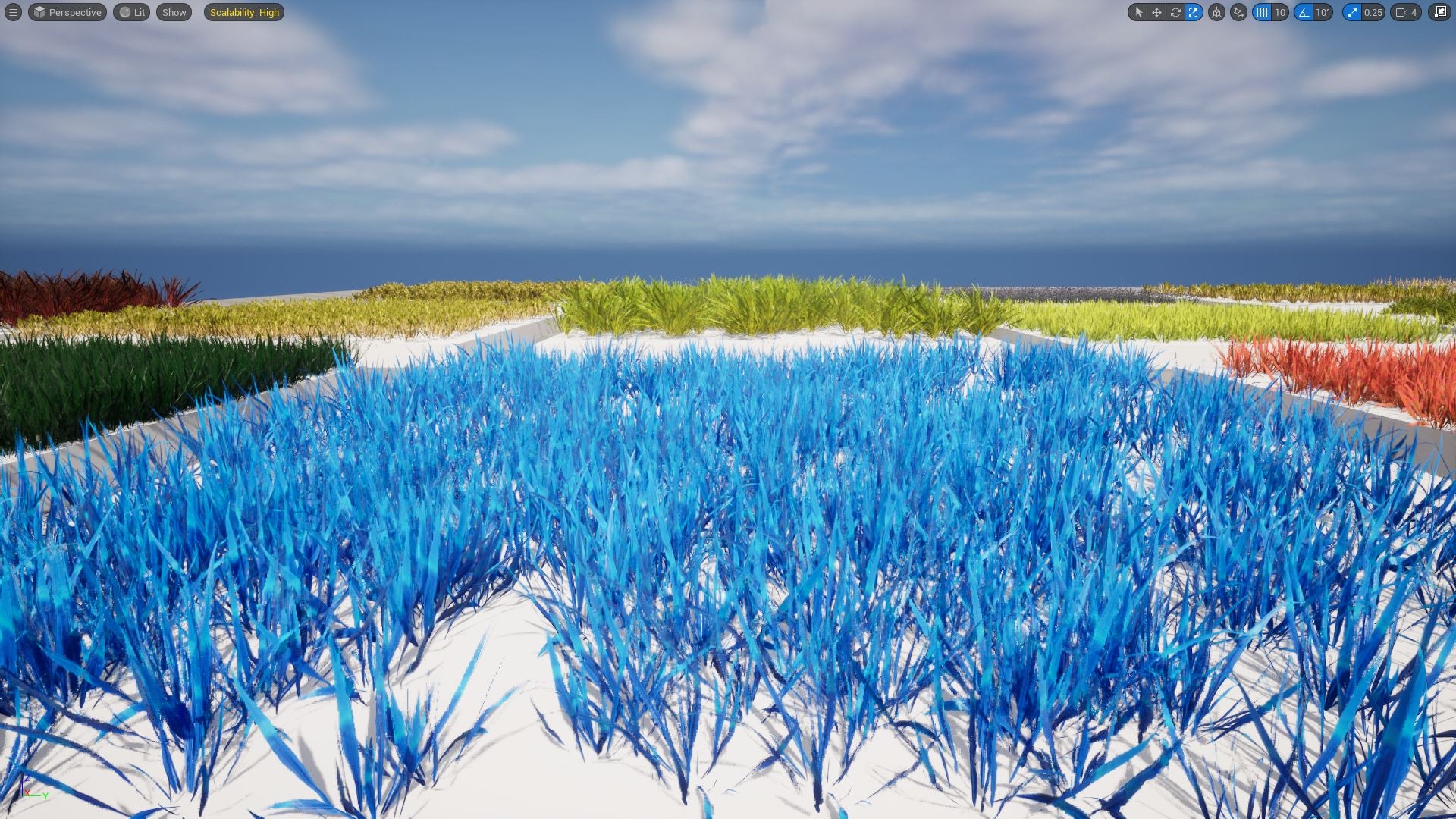The image size is (1456, 819).
Task: Adjust the rotation snap angle value
Action: [x=1322, y=12]
